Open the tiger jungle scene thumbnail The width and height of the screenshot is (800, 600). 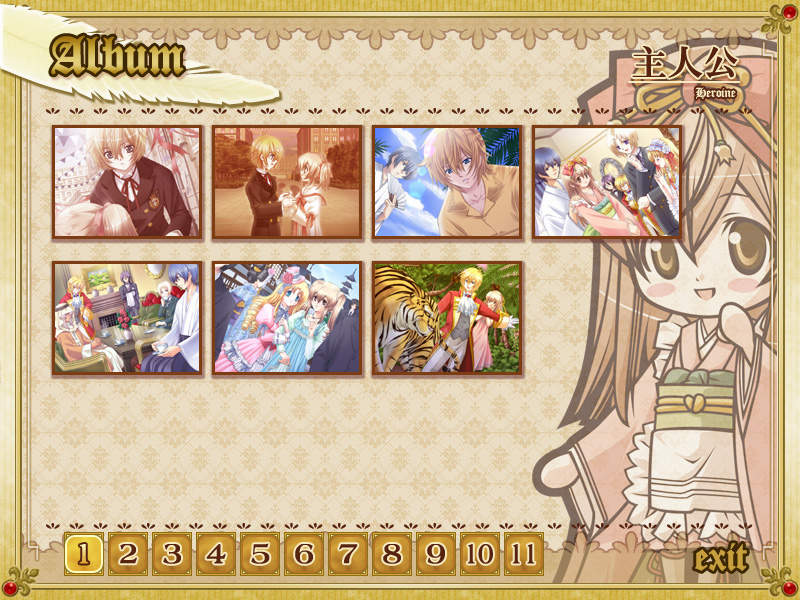click(x=447, y=319)
